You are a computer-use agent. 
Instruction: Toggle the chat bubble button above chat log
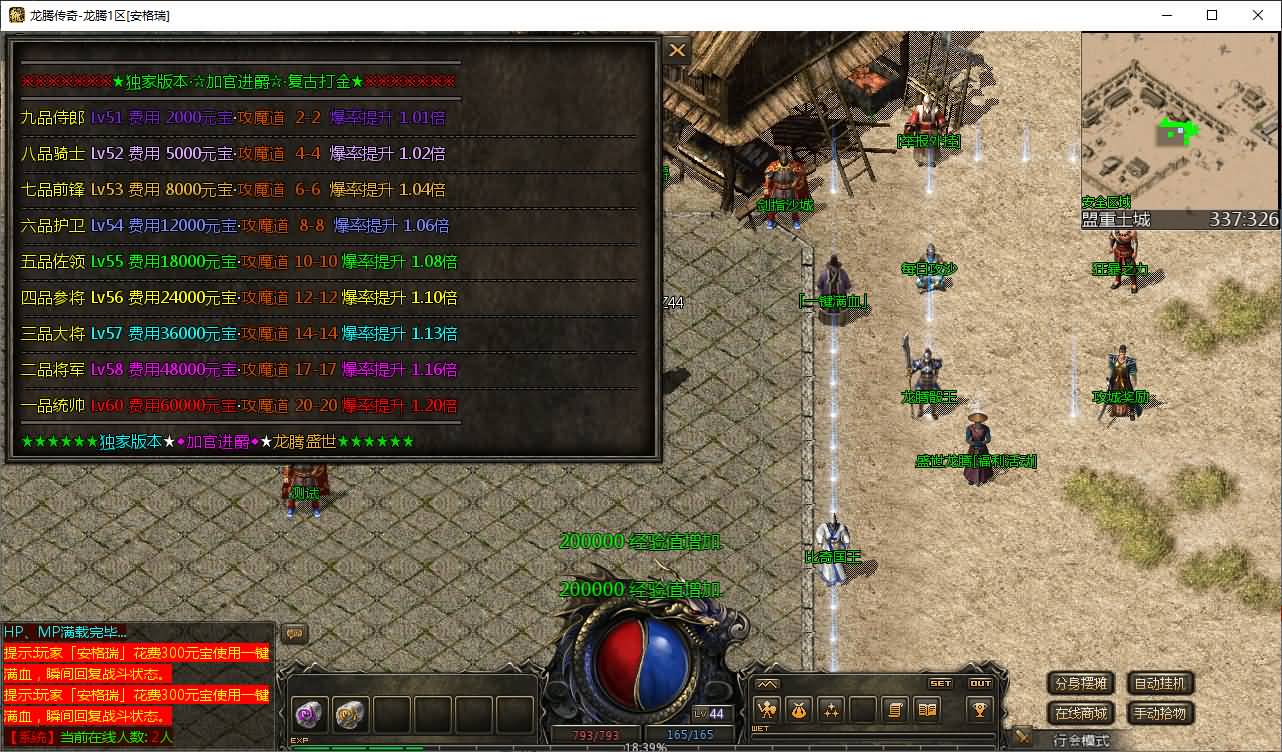(x=295, y=633)
